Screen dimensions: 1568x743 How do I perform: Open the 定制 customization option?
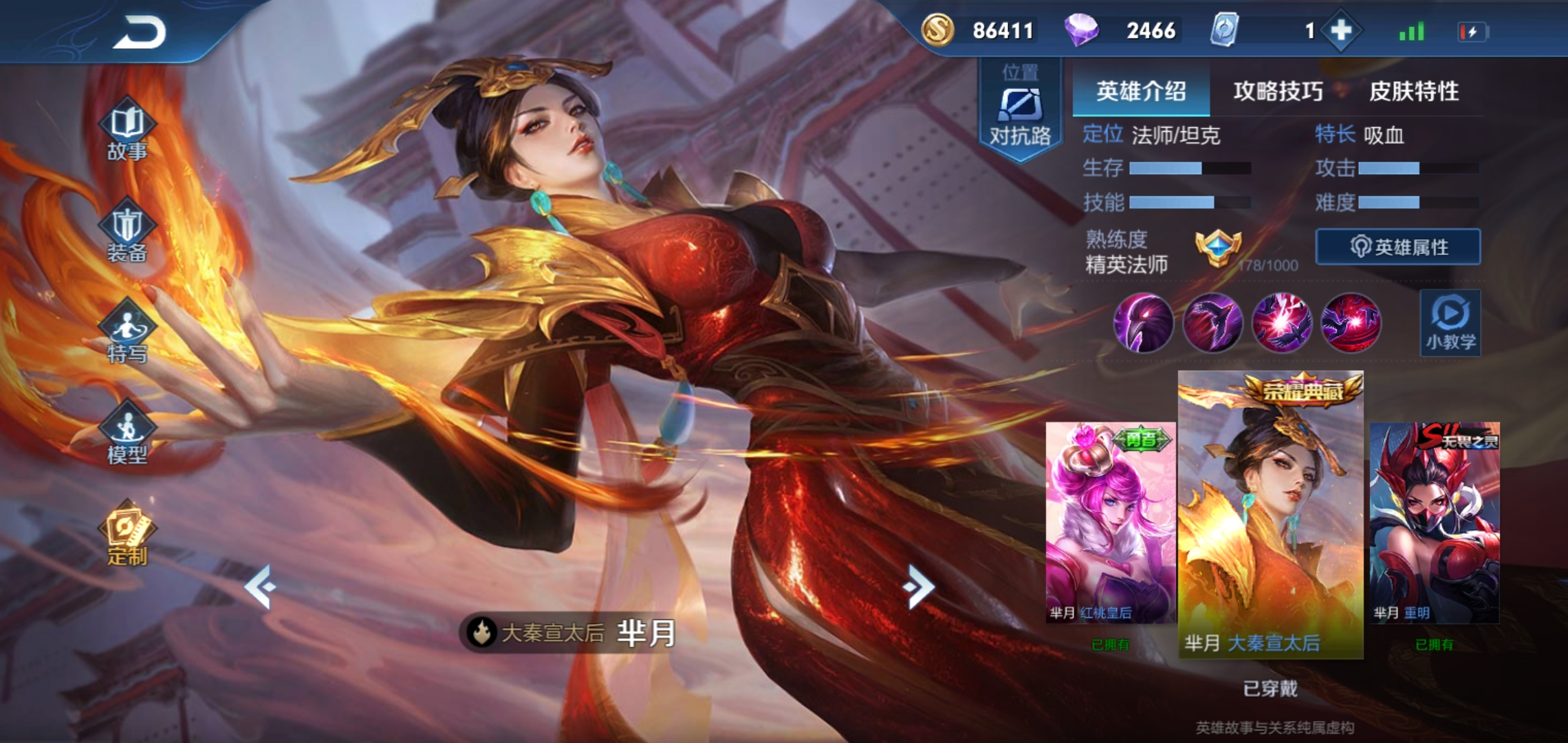point(127,535)
